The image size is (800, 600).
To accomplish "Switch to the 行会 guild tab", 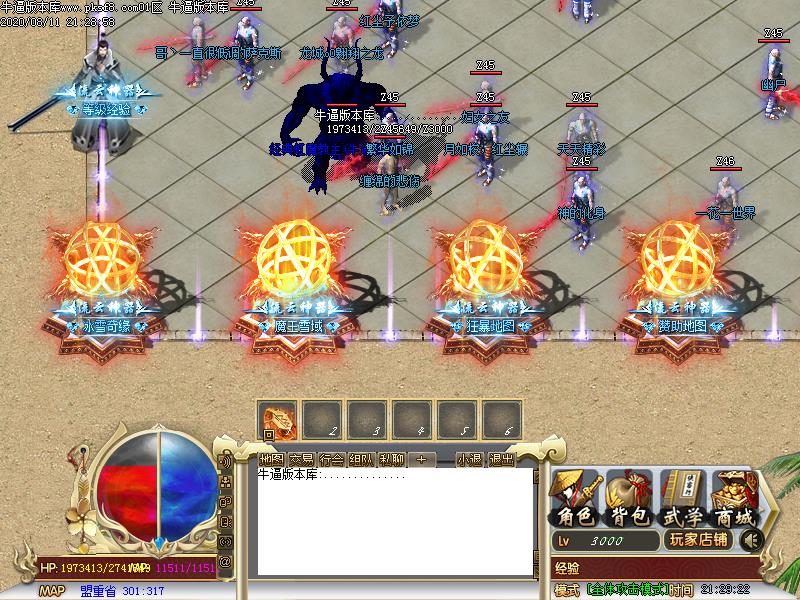I will point(331,460).
